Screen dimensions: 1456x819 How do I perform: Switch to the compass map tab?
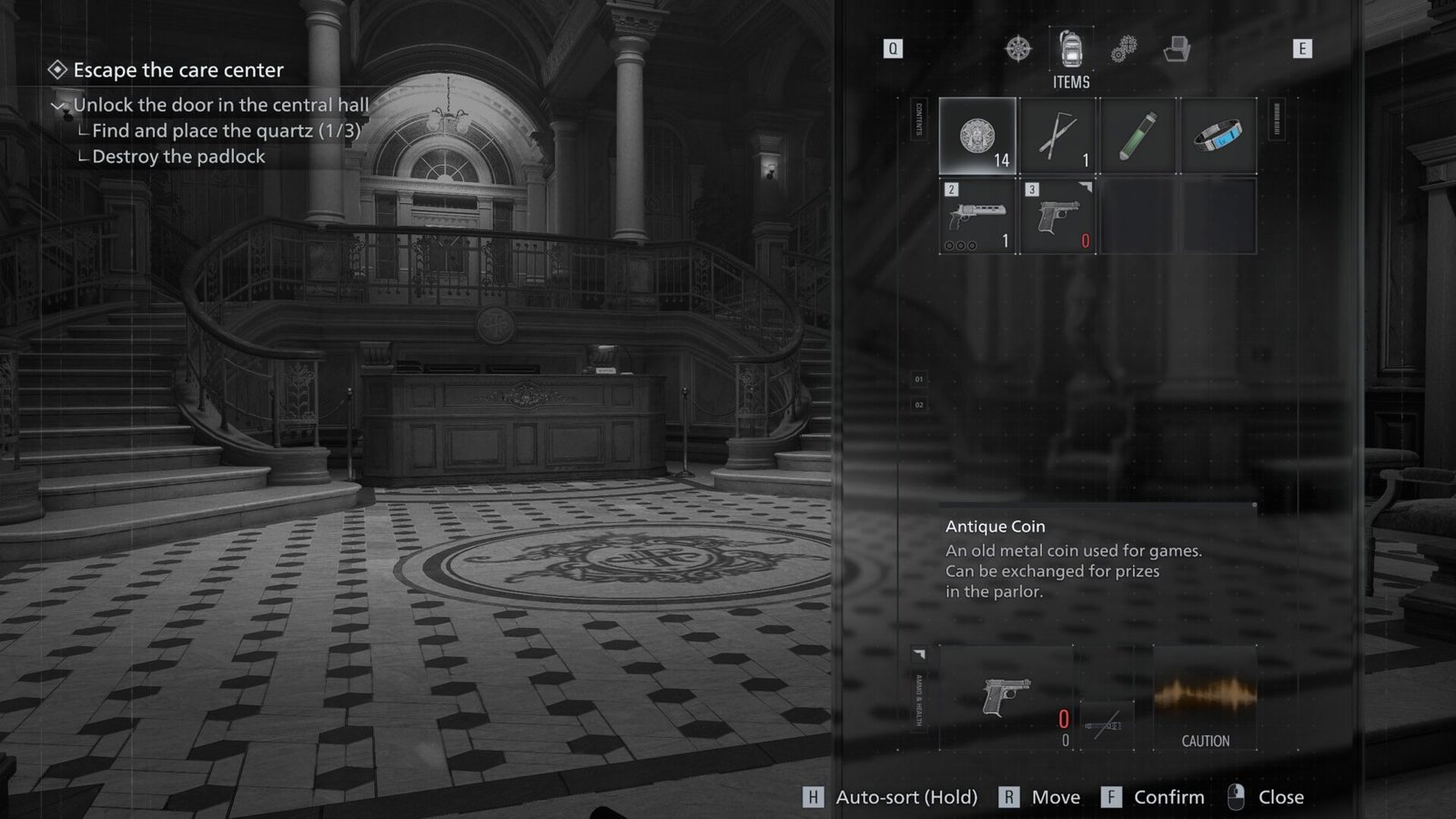(1018, 48)
